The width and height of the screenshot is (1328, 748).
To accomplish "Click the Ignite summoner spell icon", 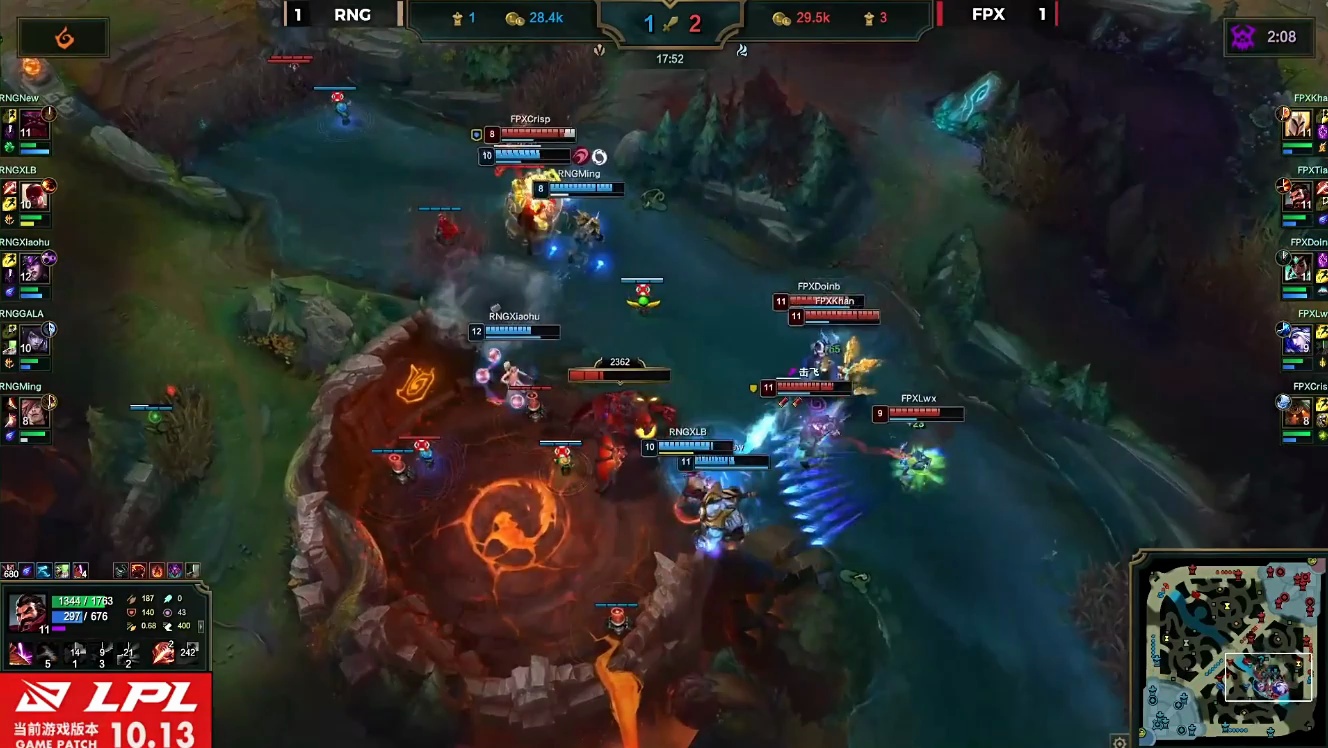I will pyautogui.click(x=164, y=654).
